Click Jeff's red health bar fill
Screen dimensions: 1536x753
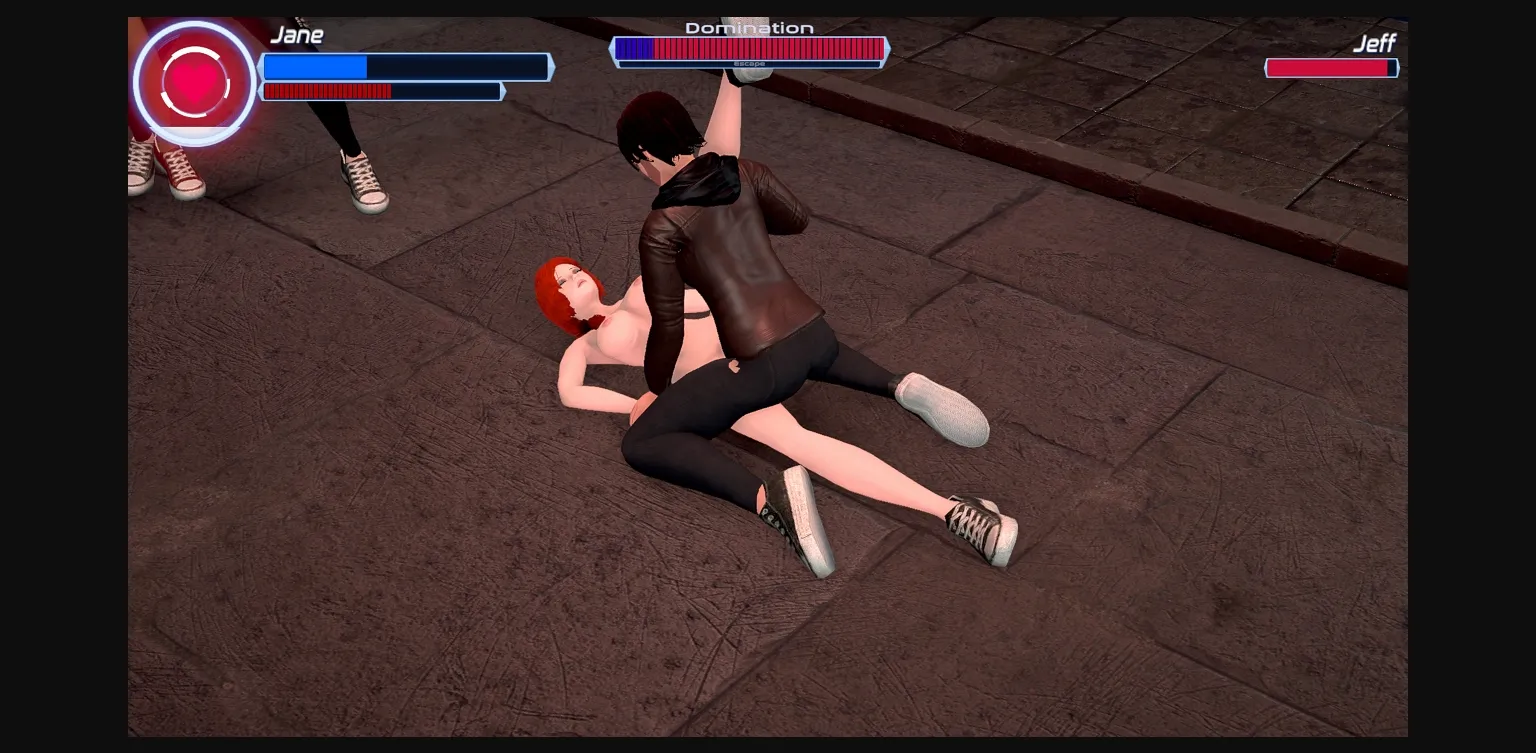1330,68
